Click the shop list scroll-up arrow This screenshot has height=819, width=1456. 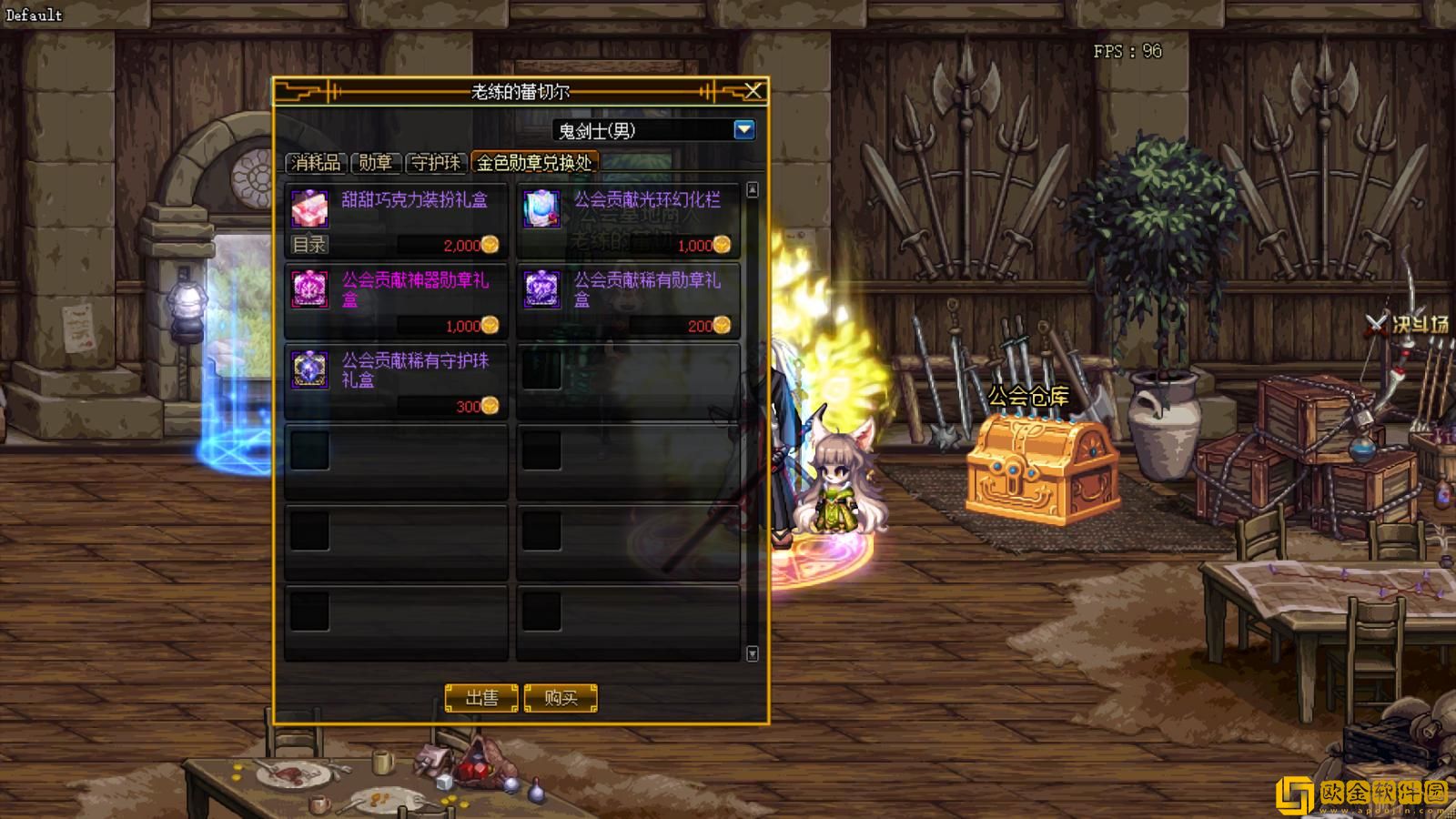(753, 190)
